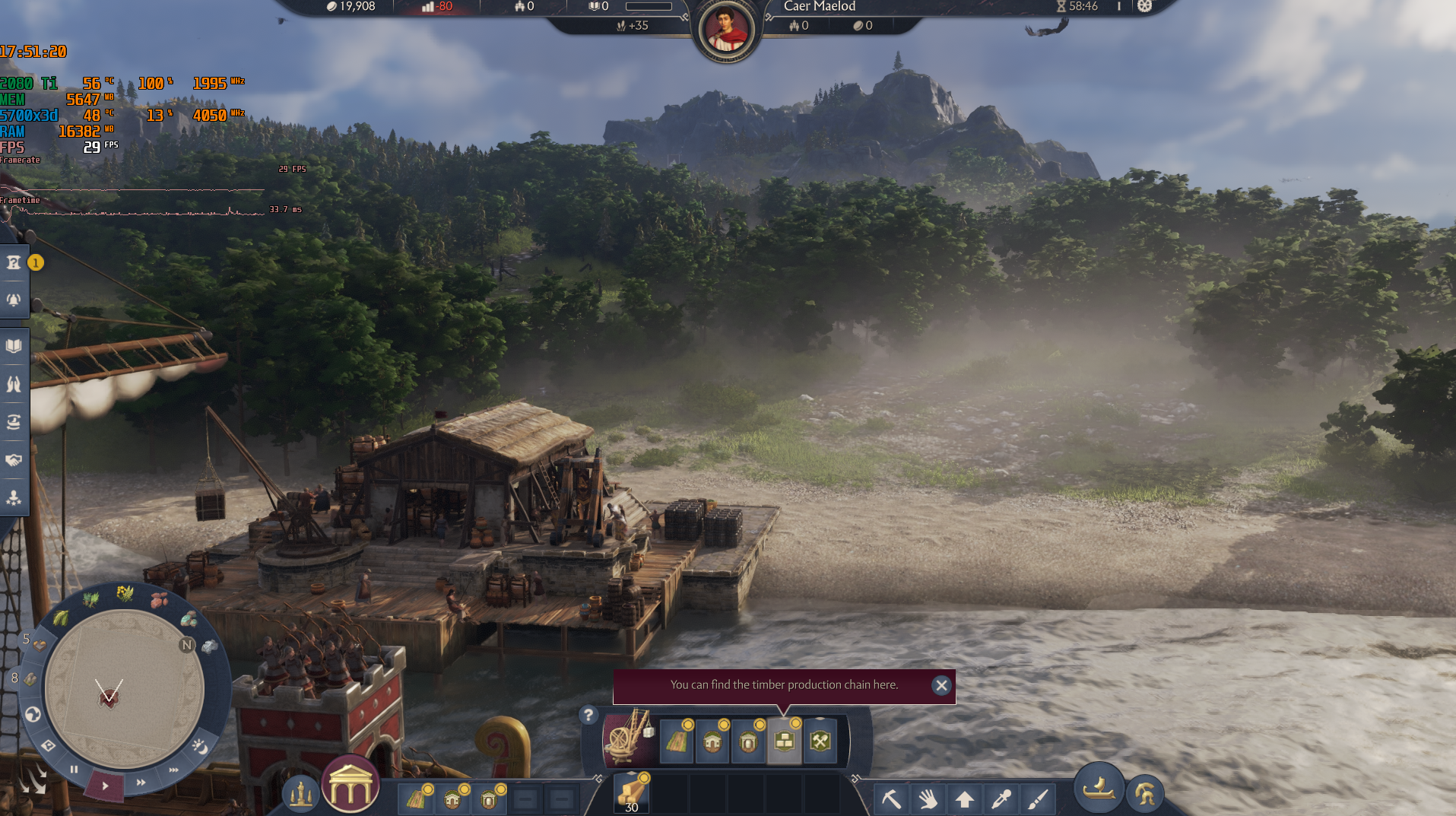The width and height of the screenshot is (1456, 816).
Task: Open the quest scroll panel
Action: (x=14, y=263)
